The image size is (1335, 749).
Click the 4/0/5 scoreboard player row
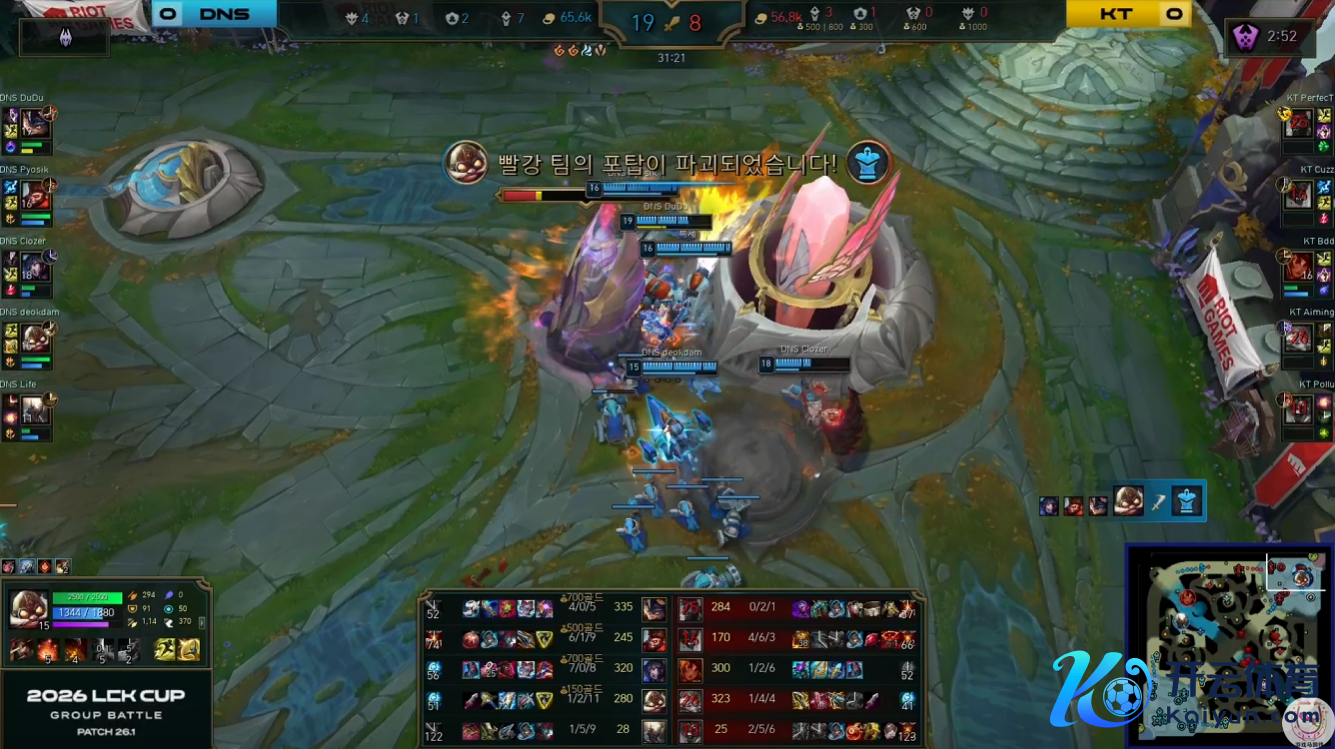(x=540, y=607)
